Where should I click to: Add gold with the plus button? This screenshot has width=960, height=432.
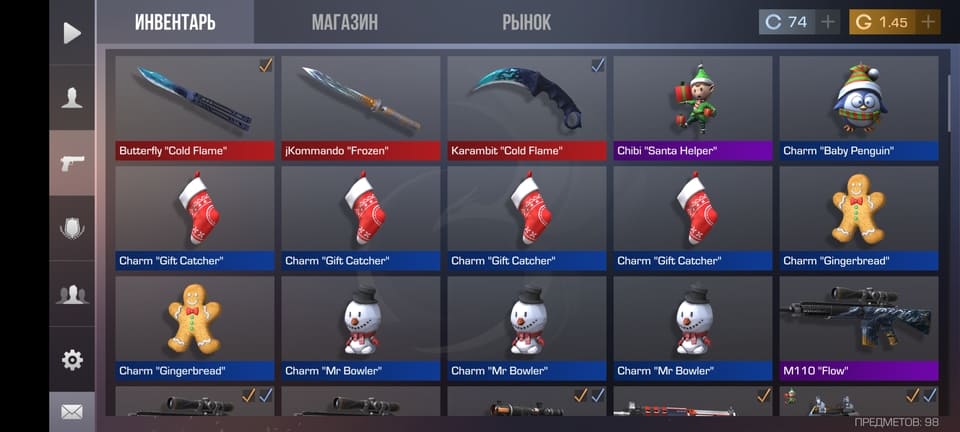pyautogui.click(x=927, y=22)
